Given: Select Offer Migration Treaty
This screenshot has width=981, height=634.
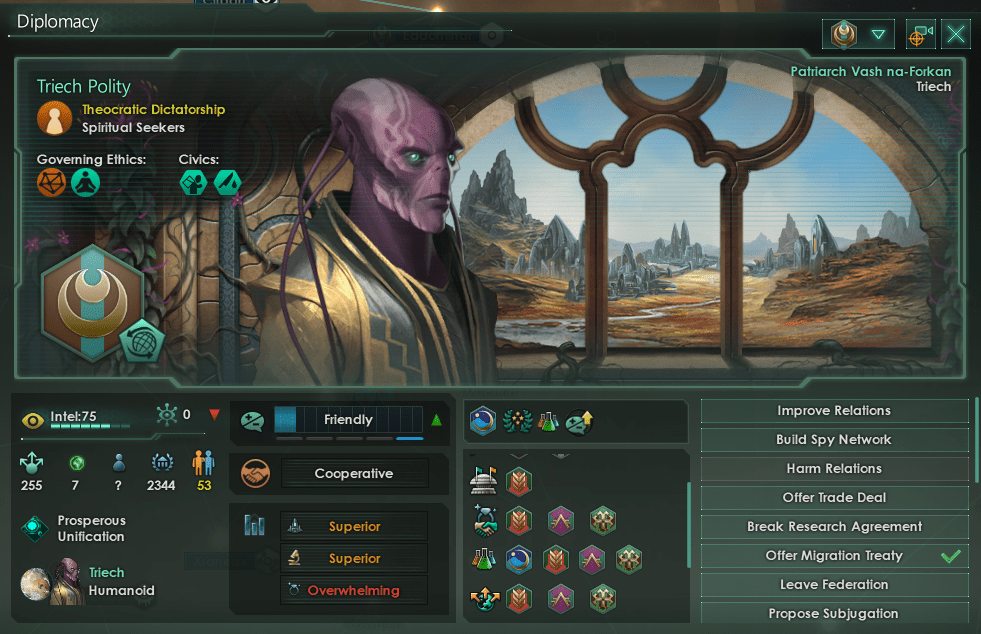Looking at the screenshot, I should coord(834,556).
